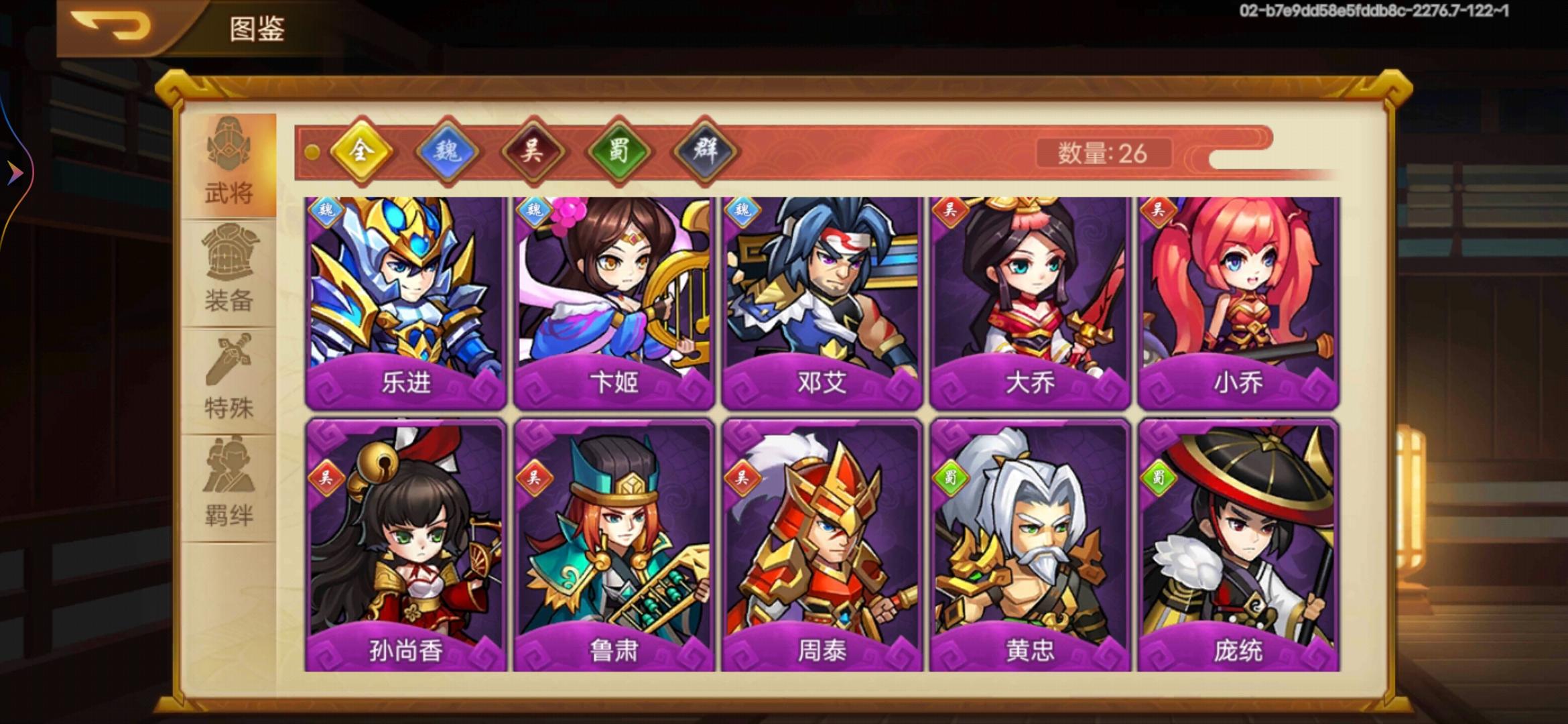Image resolution: width=1568 pixels, height=724 pixels.
Task: Click the 特殊 special sword icon
Action: [x=228, y=371]
